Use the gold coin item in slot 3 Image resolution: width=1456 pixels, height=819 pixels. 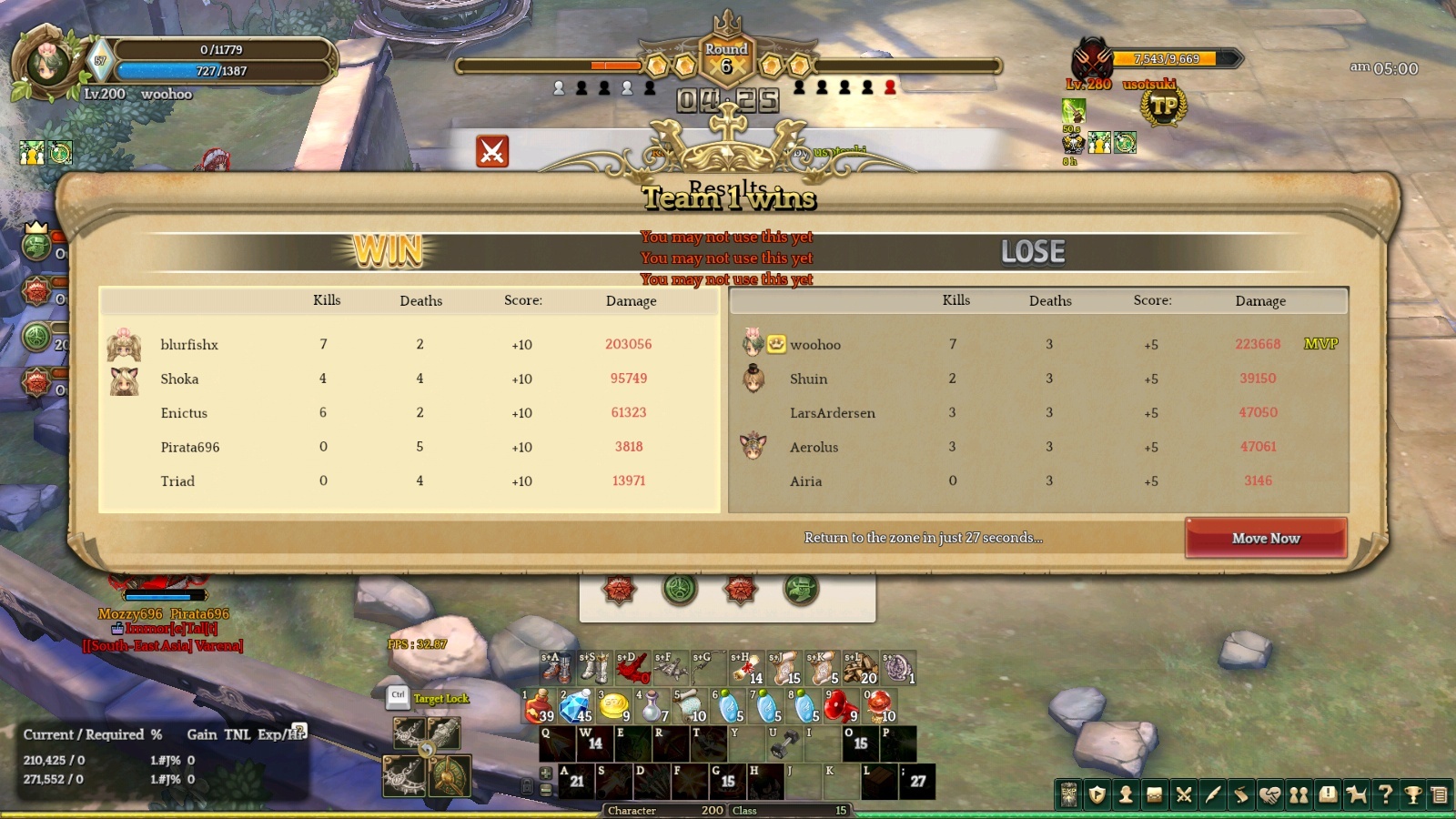click(x=615, y=705)
